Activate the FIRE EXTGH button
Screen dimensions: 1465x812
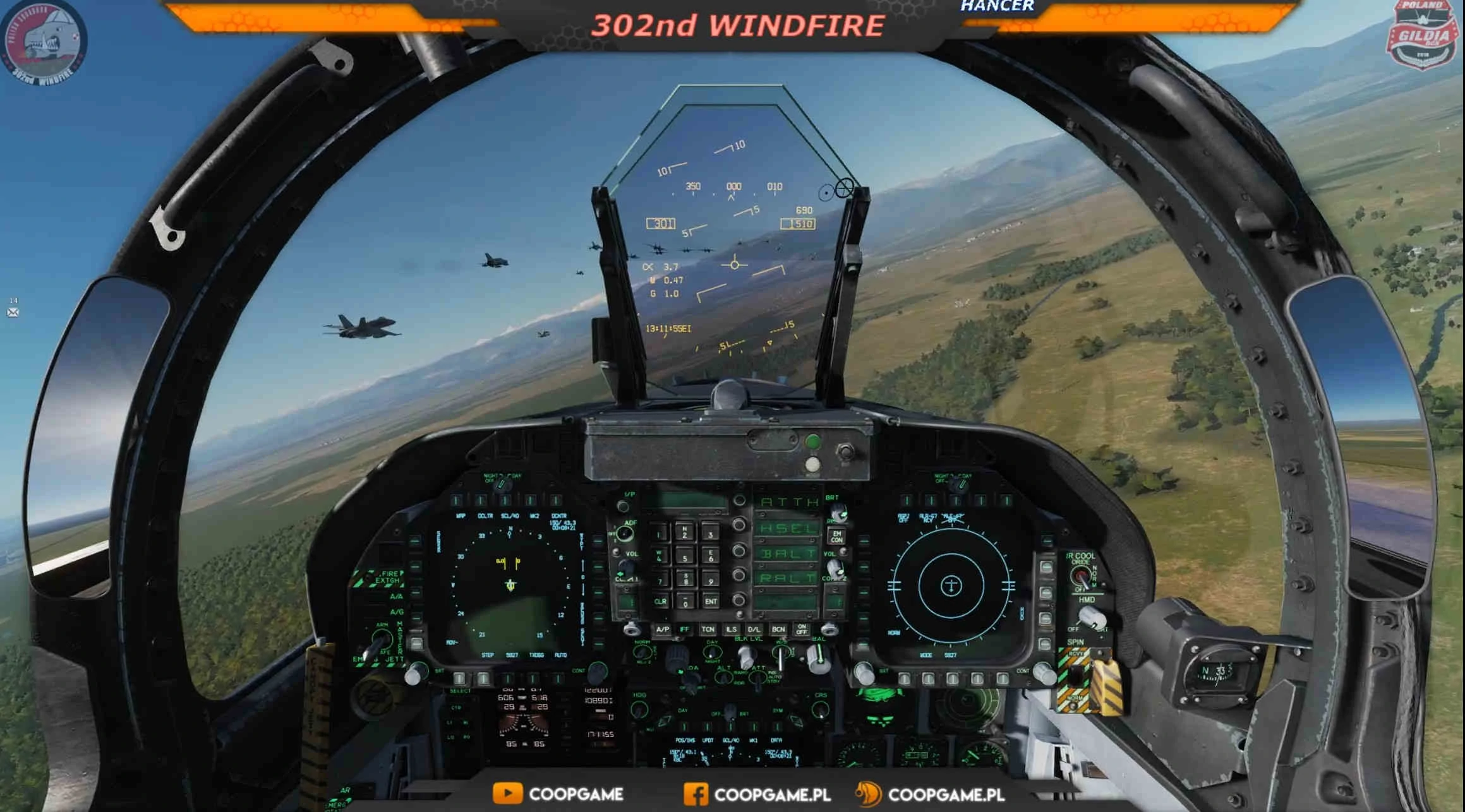point(386,577)
